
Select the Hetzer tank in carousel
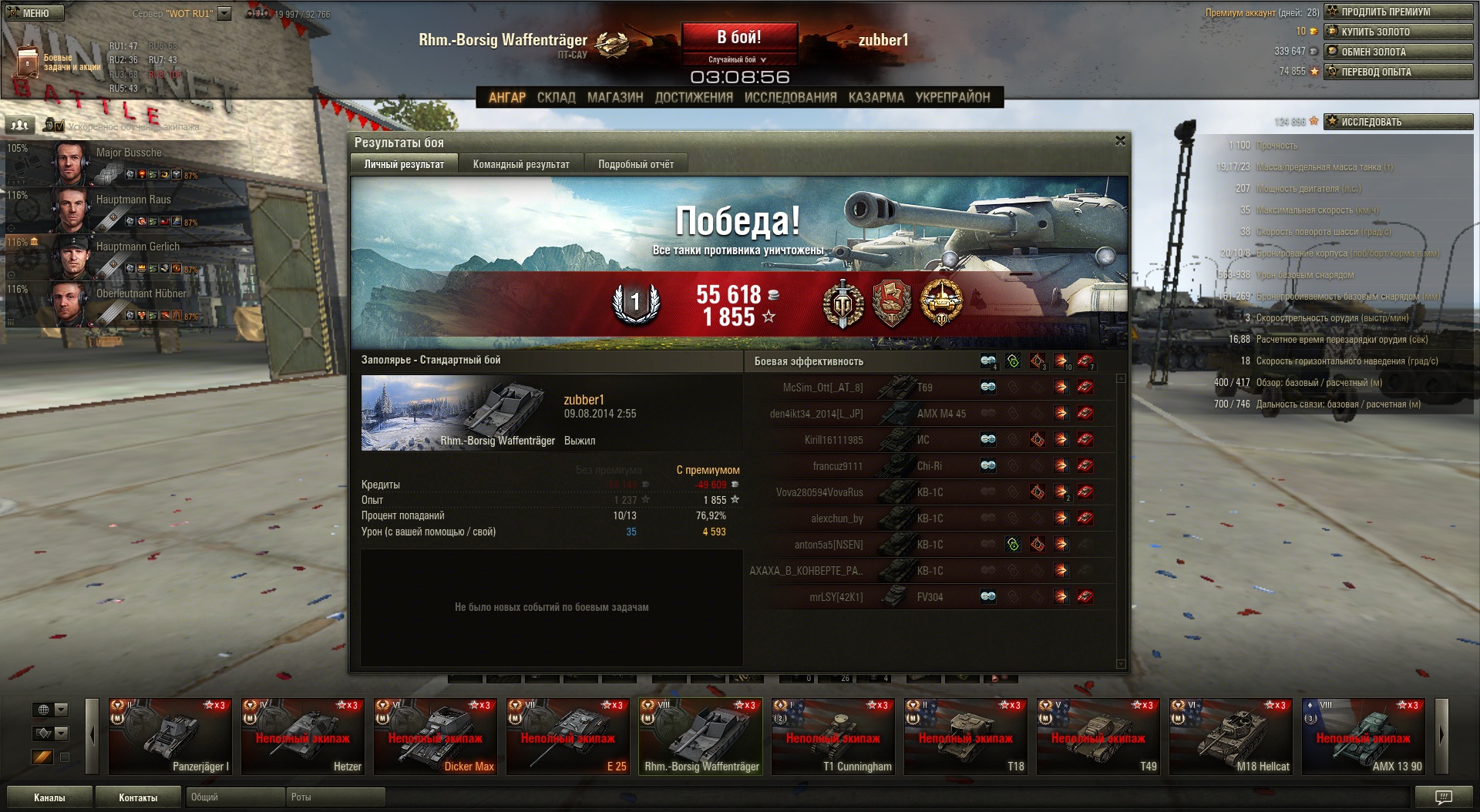tap(302, 737)
